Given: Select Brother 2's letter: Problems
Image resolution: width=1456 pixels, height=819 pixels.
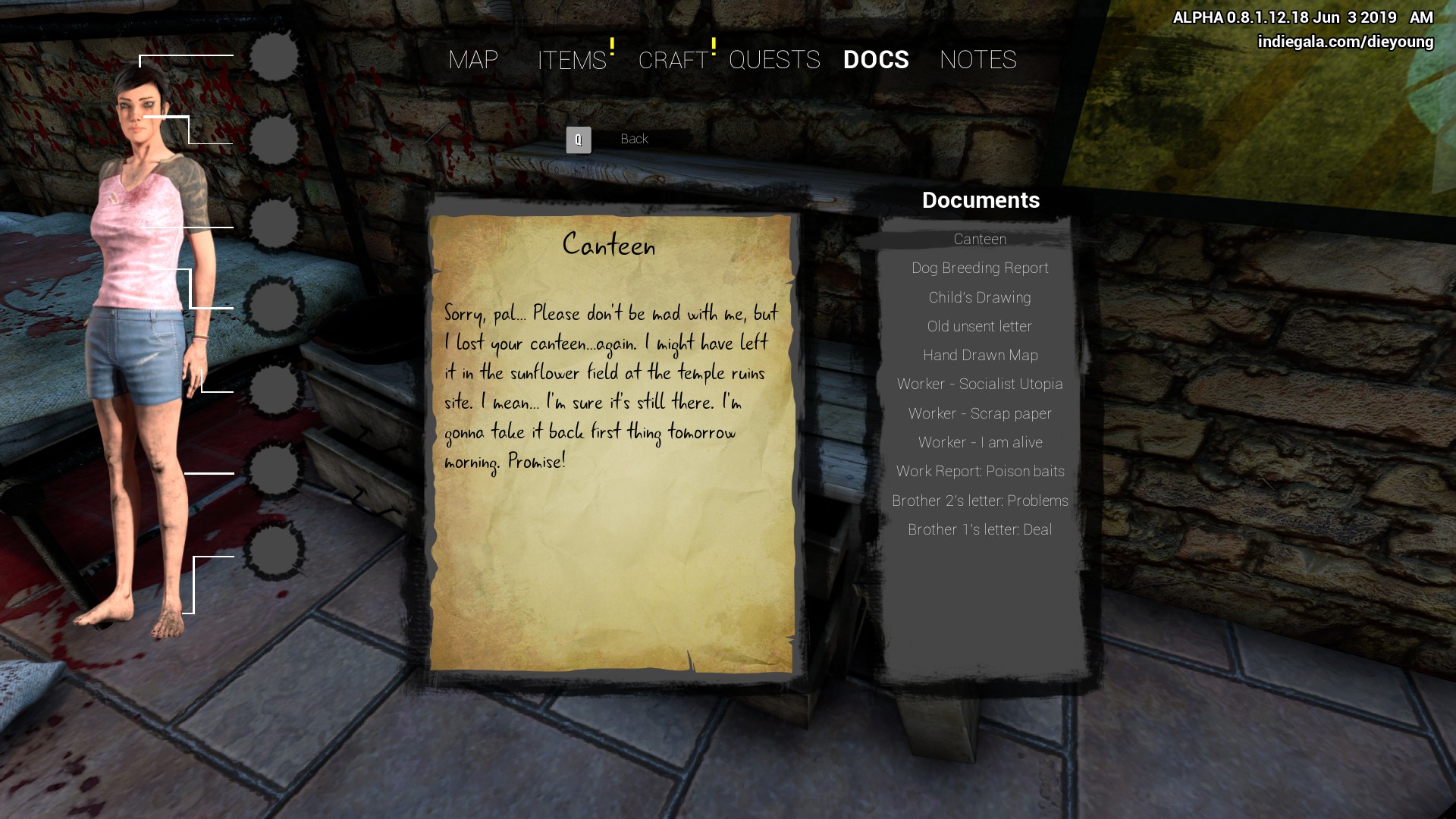Looking at the screenshot, I should click(x=980, y=501).
